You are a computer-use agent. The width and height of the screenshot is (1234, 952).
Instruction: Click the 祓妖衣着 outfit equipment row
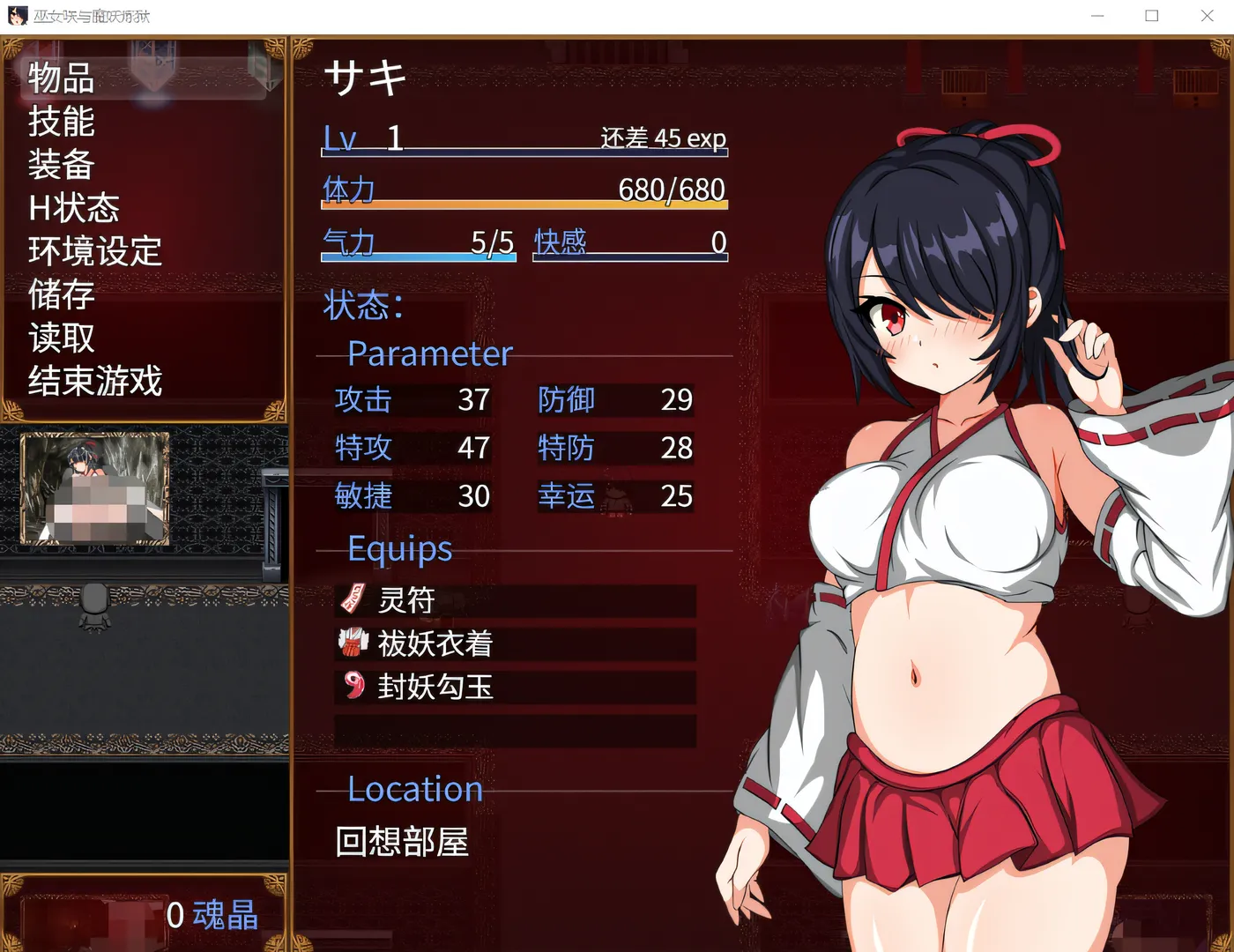click(x=515, y=643)
